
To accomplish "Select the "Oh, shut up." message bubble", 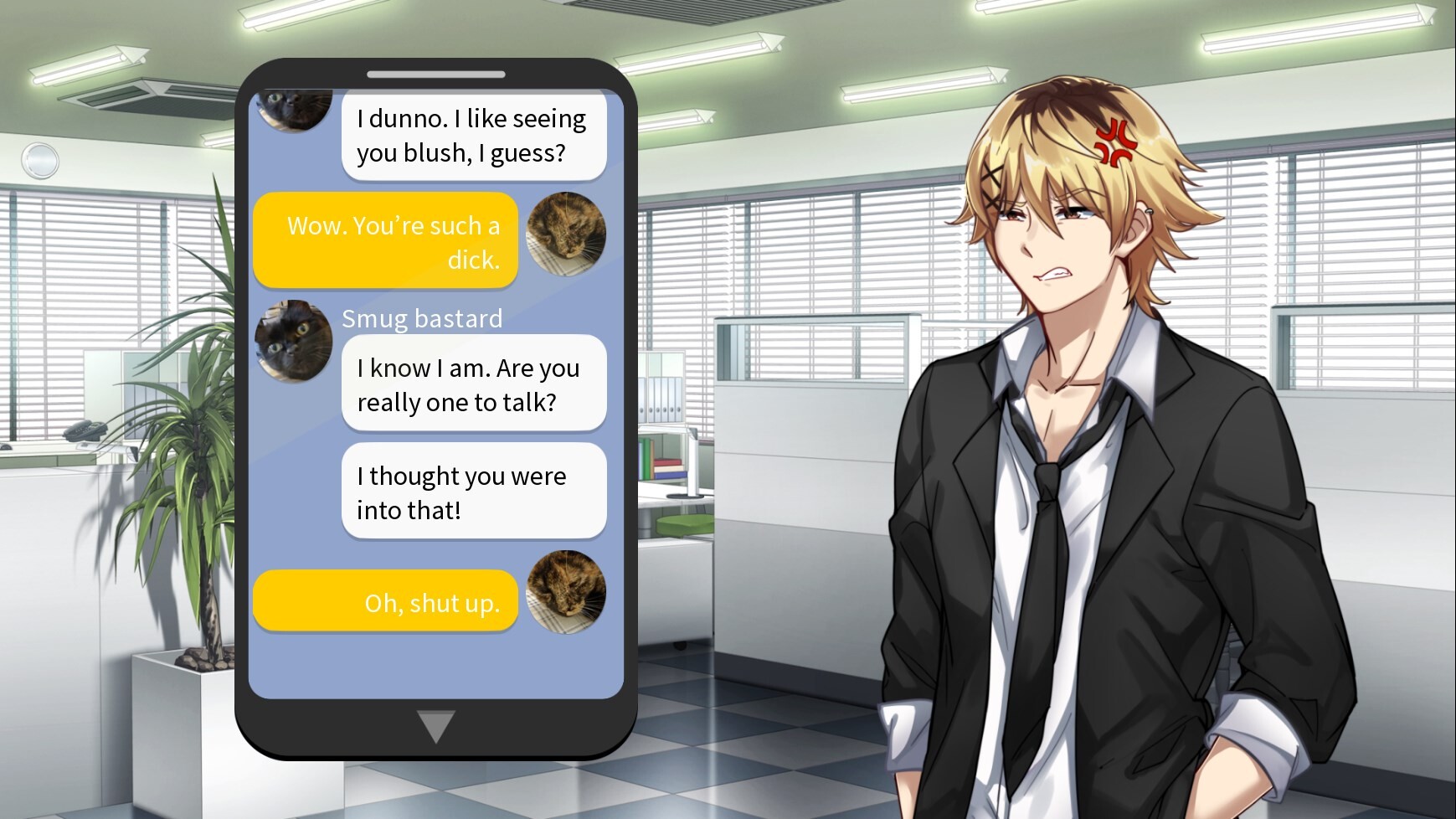I will click(x=386, y=601).
